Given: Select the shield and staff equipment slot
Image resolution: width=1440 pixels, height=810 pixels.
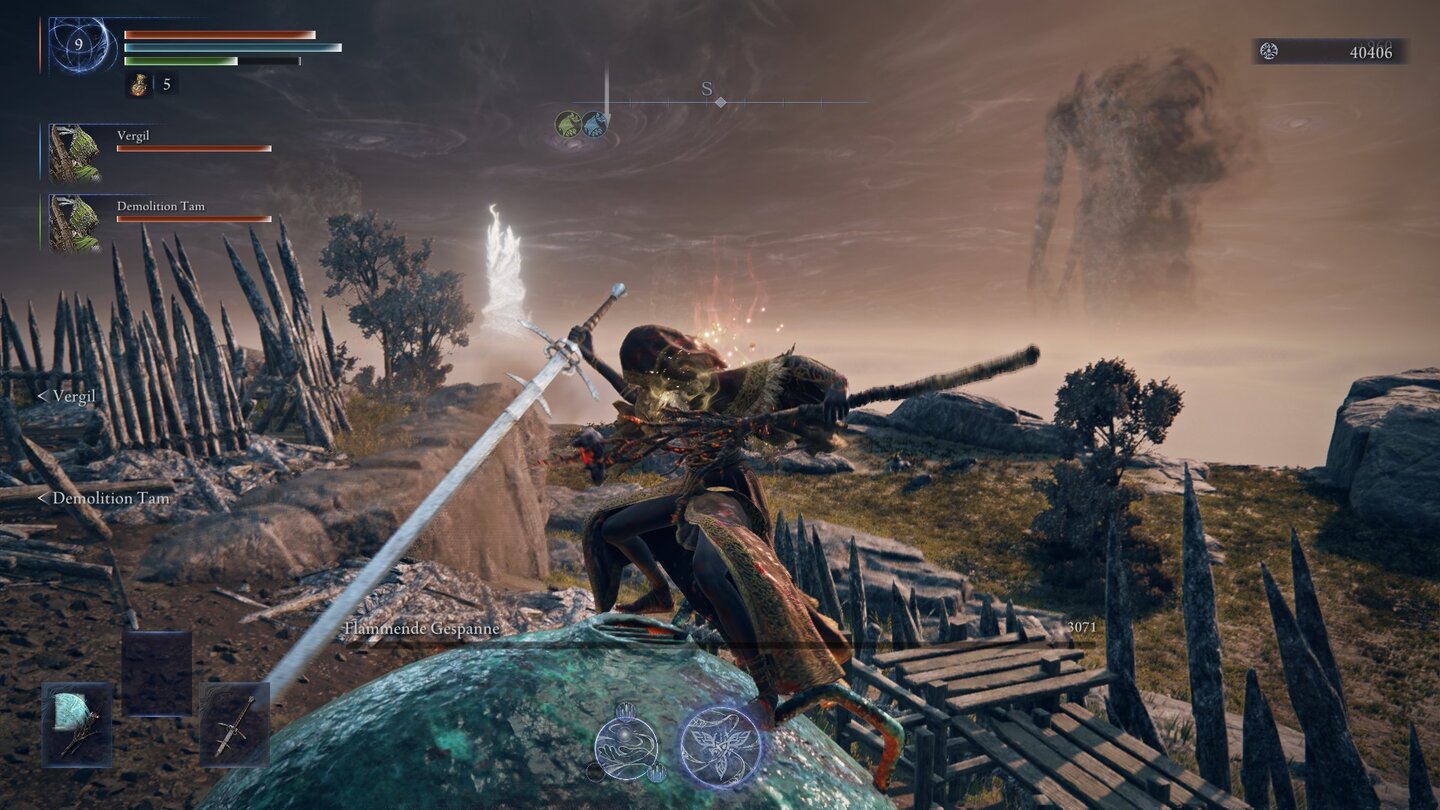Looking at the screenshot, I should tap(76, 724).
